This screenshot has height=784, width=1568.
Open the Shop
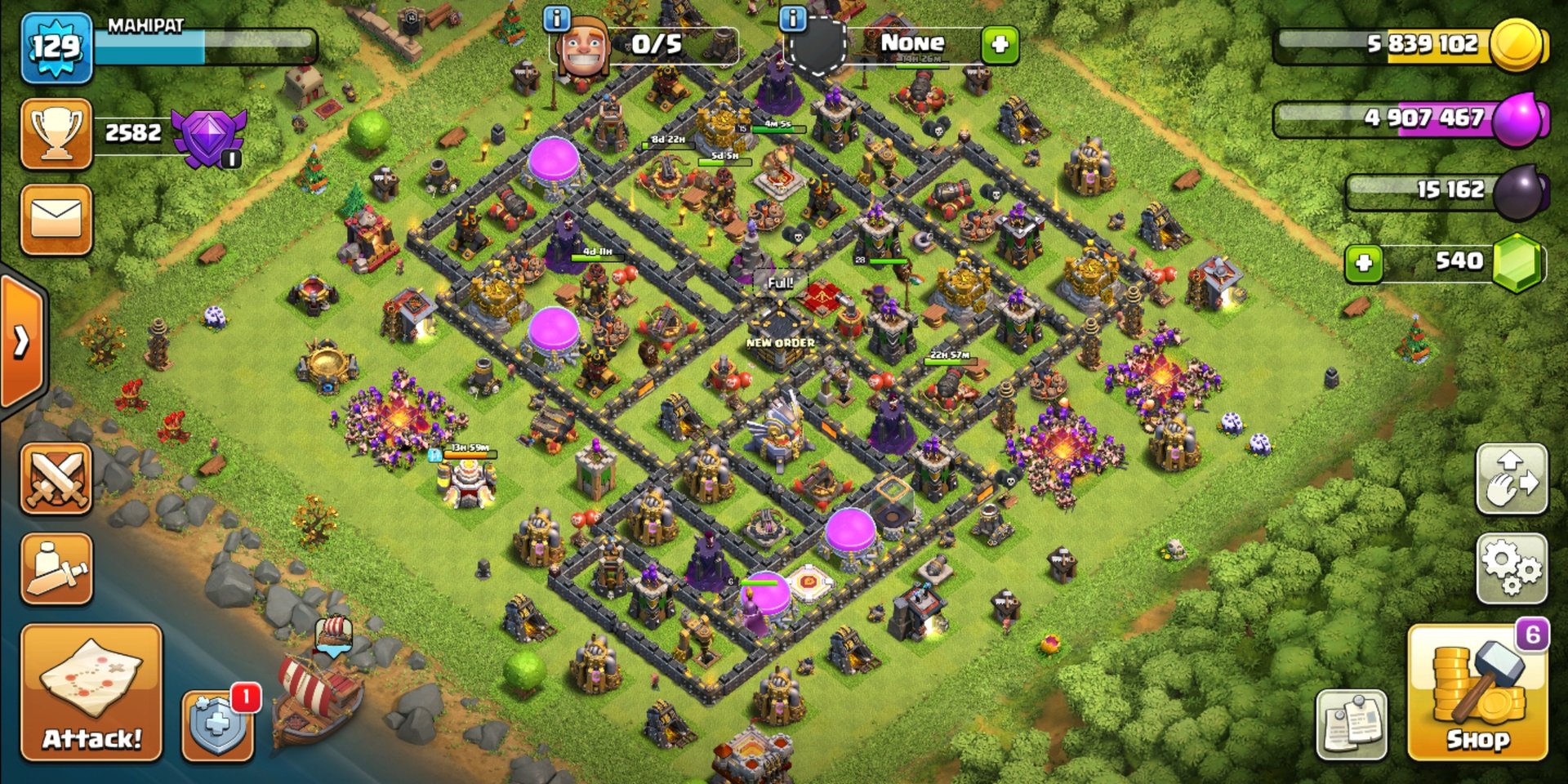[1477, 693]
